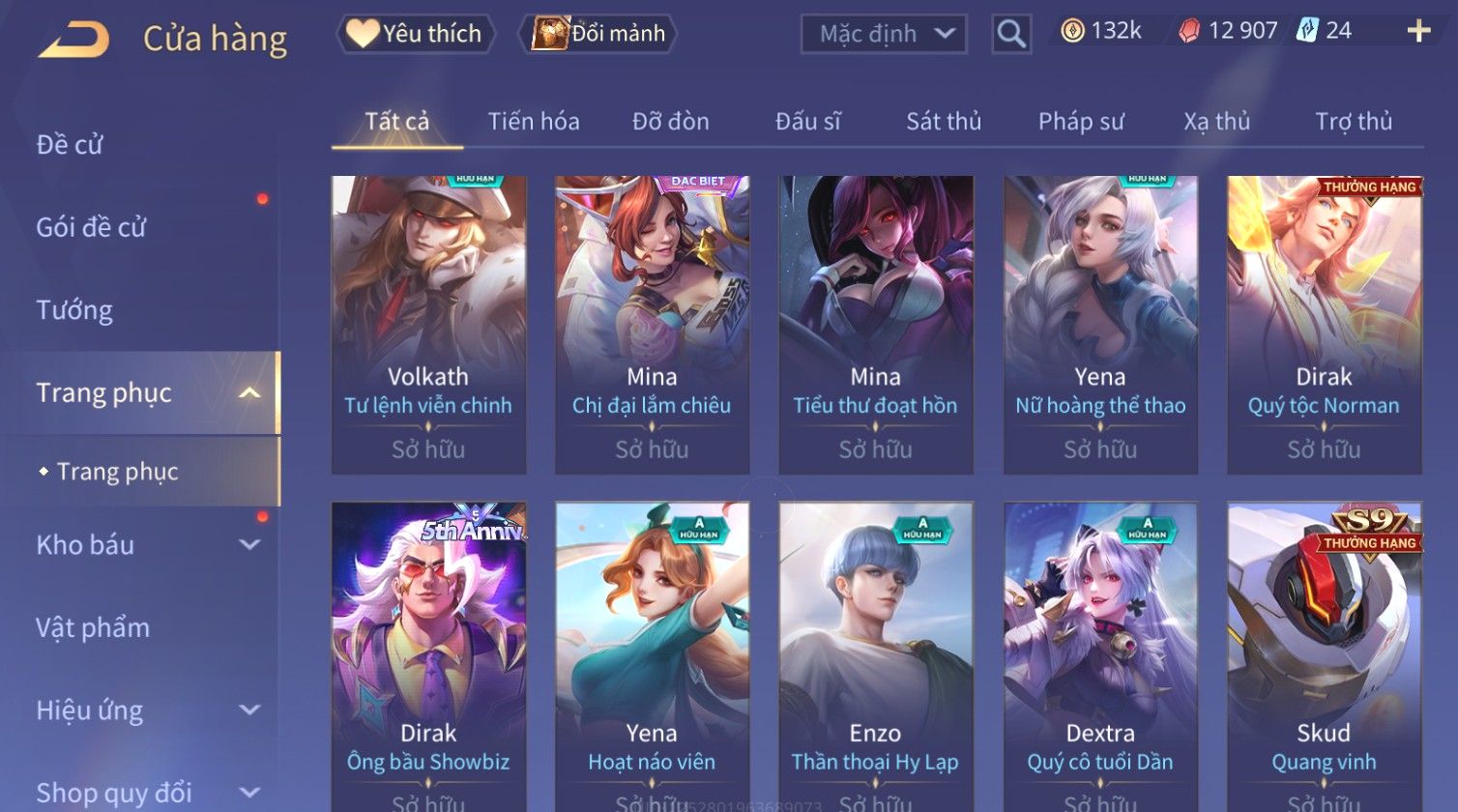
Task: Open the Đề cử menu entry
Action: click(70, 145)
